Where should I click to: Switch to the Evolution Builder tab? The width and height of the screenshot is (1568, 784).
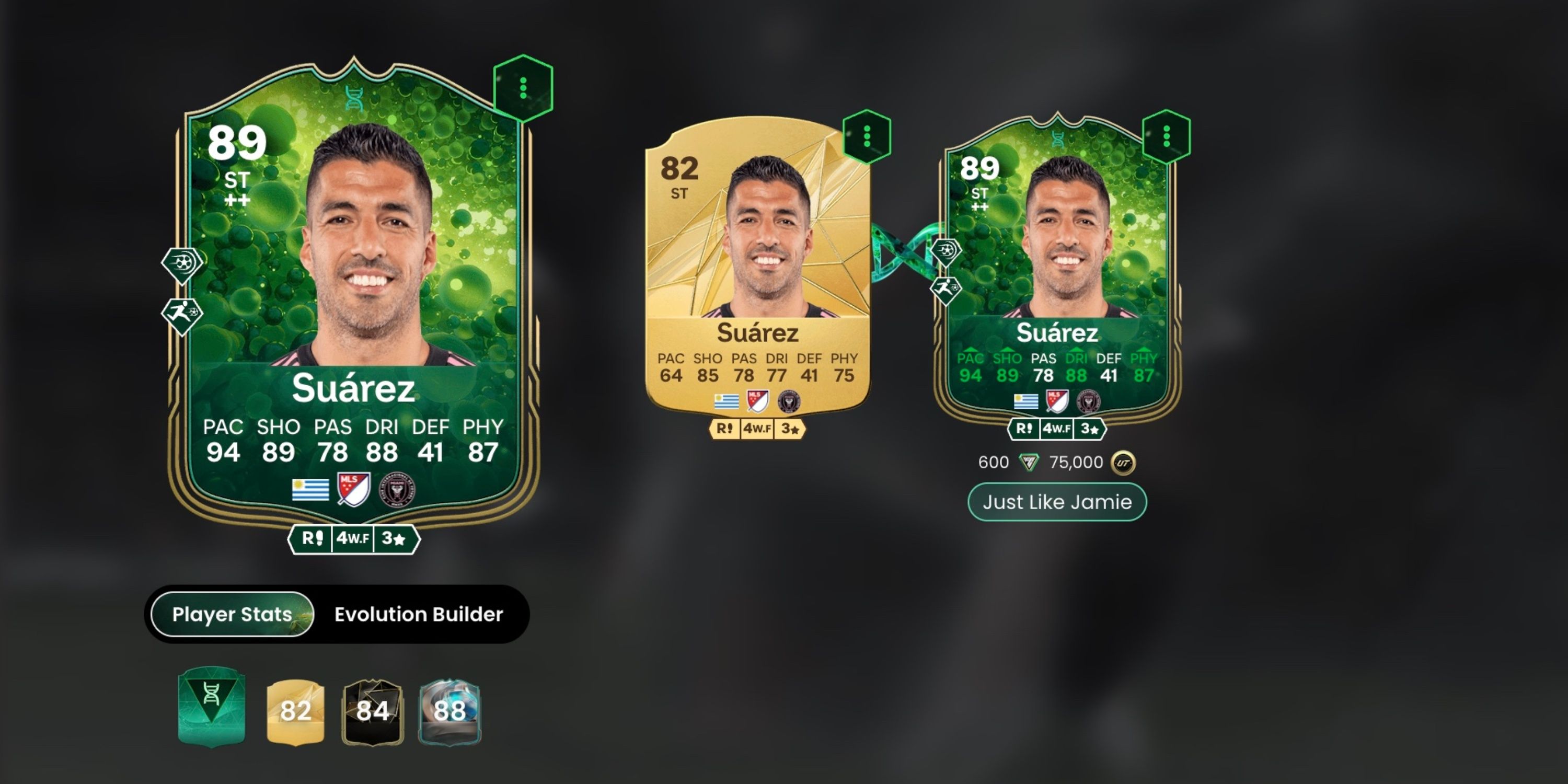pyautogui.click(x=417, y=614)
